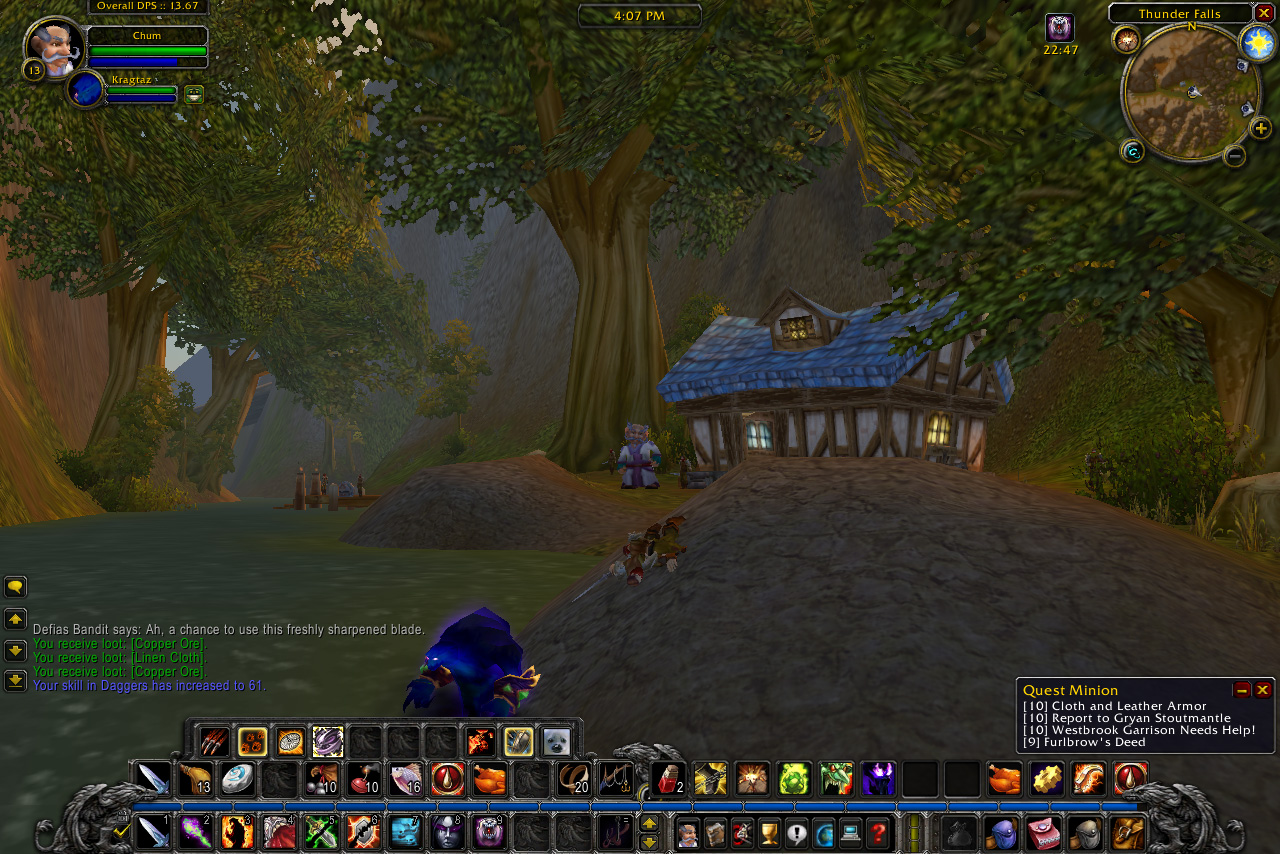1280x854 pixels.
Task: Open the gold trophy micro menu button
Action: pos(769,832)
